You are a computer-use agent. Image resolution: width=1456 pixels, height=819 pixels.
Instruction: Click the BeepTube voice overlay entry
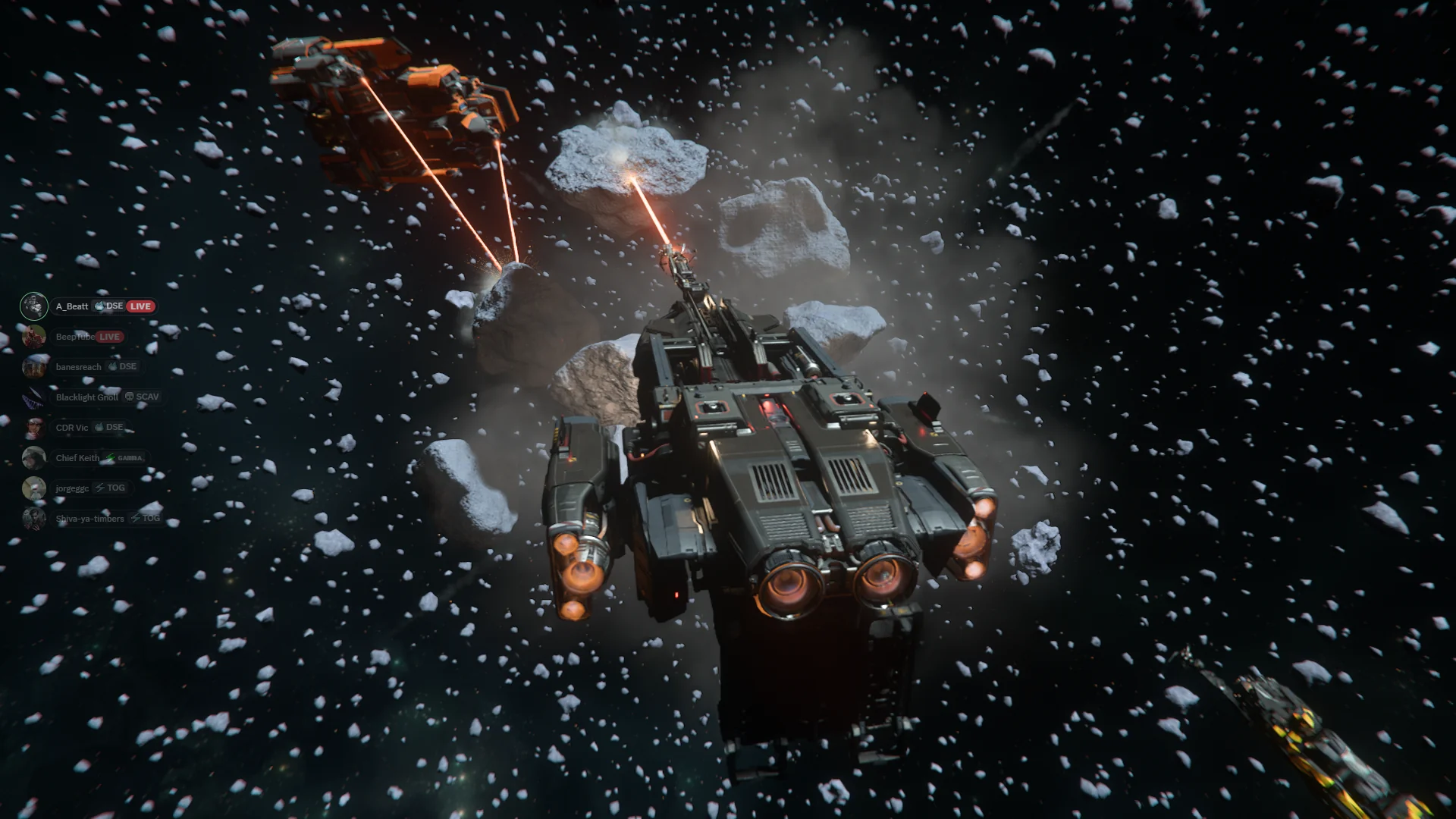tap(74, 337)
